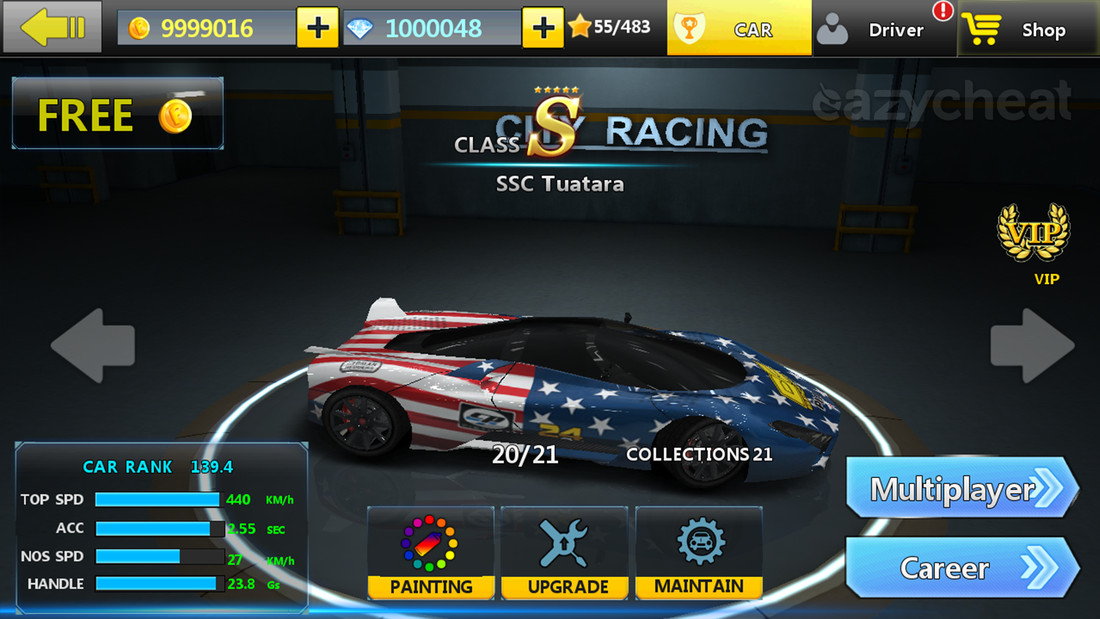Claim the FREE coin offer
The image size is (1100, 619).
pyautogui.click(x=117, y=114)
